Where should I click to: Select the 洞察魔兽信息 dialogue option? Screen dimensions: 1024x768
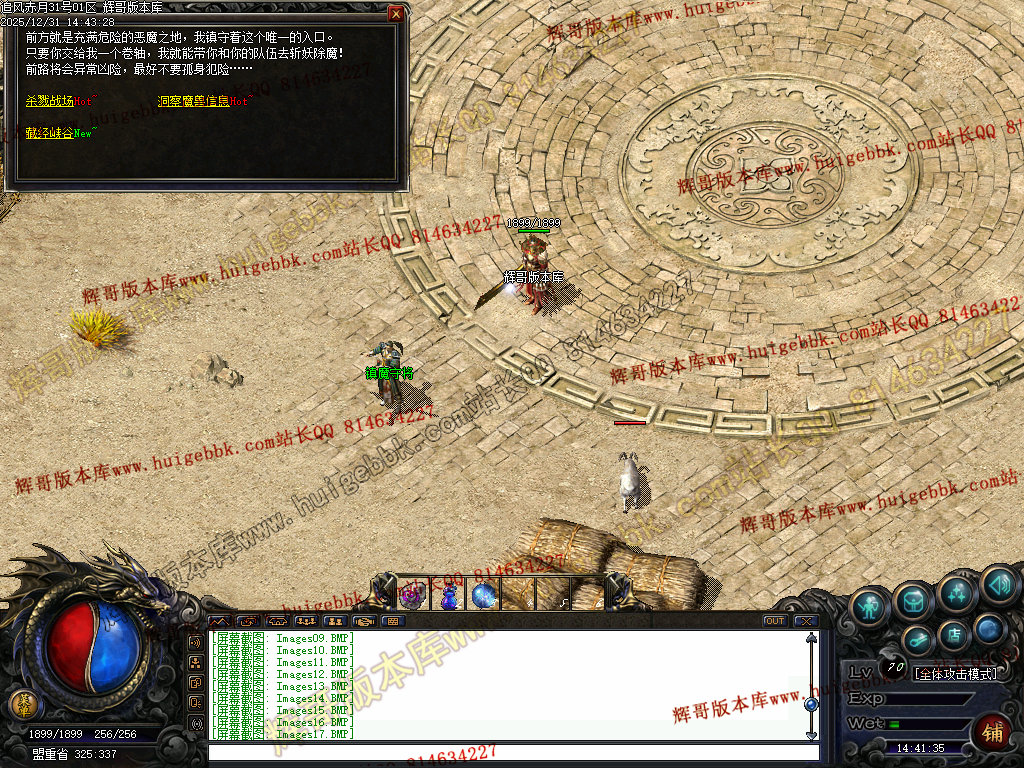pos(193,101)
